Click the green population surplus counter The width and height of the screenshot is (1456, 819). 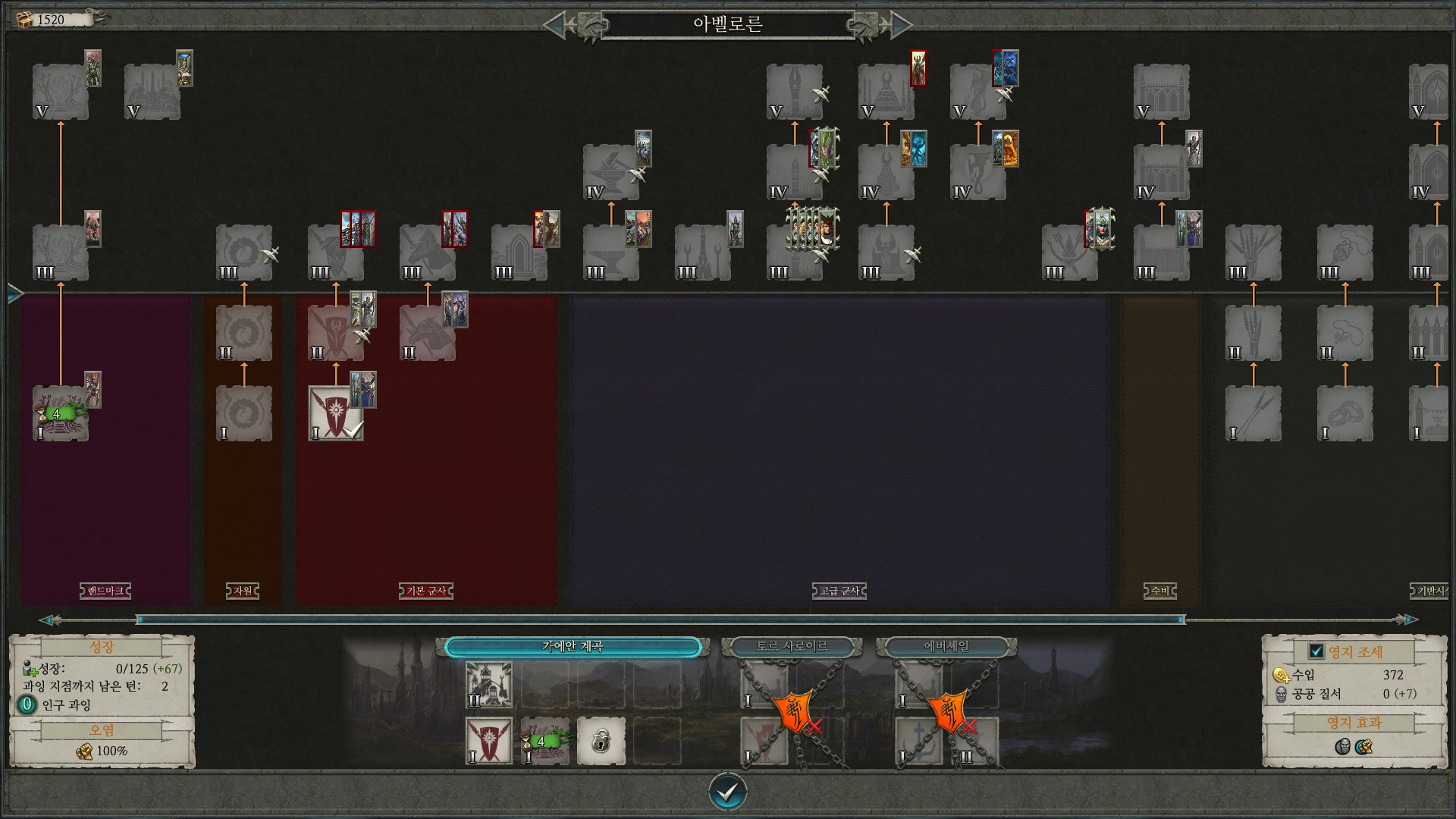[27, 704]
